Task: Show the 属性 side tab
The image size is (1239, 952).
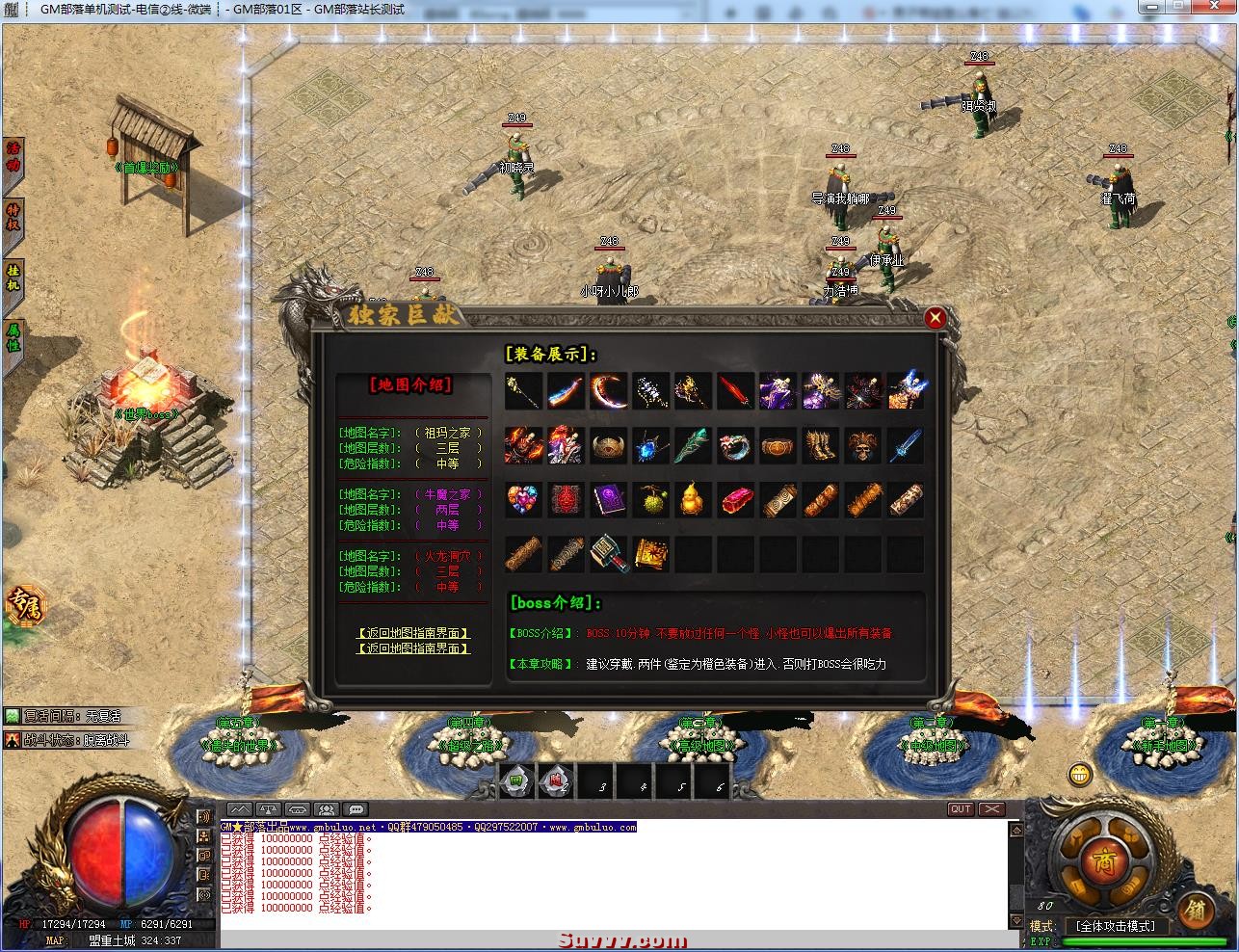Action: point(13,339)
